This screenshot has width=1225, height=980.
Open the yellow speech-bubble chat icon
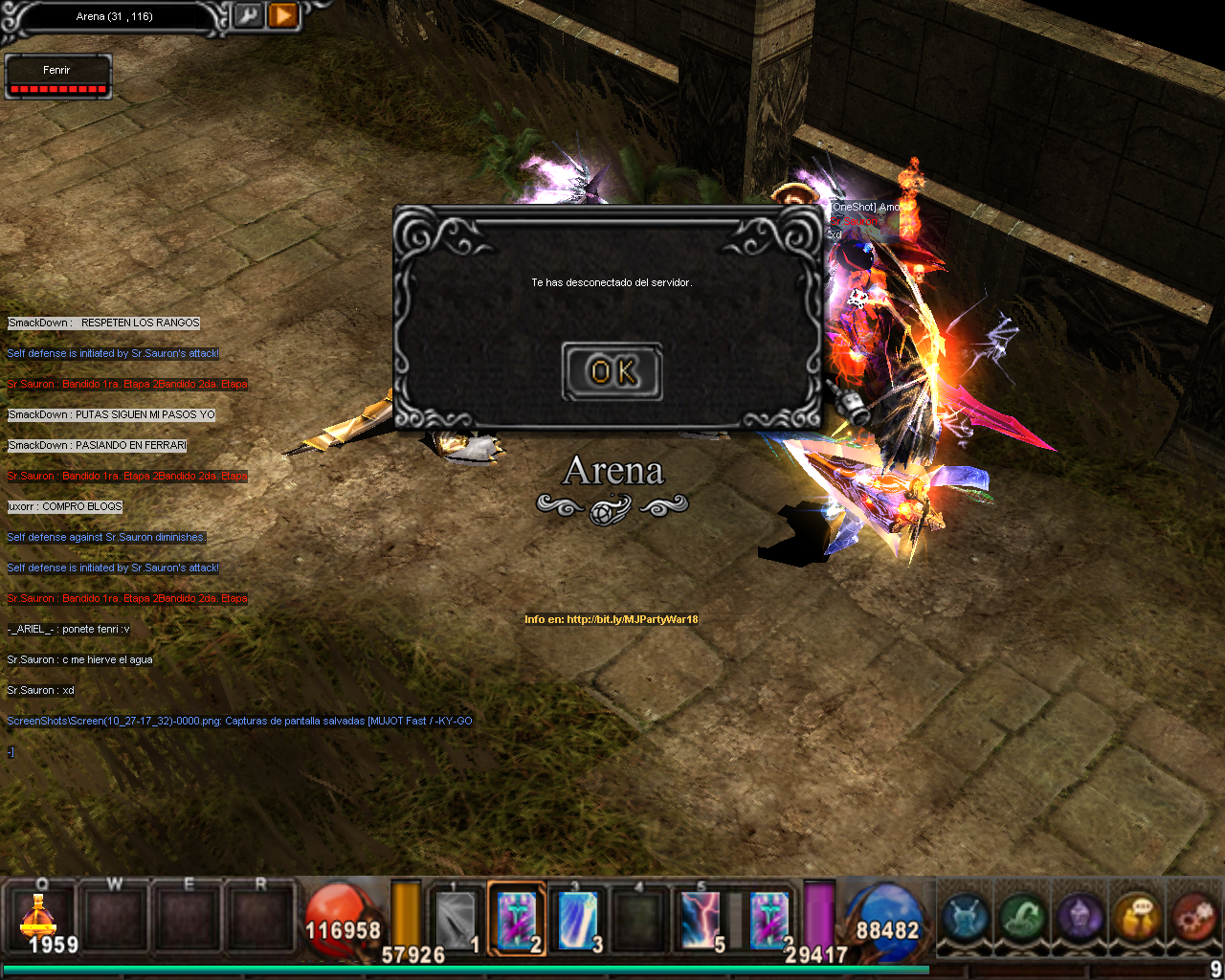[1137, 918]
